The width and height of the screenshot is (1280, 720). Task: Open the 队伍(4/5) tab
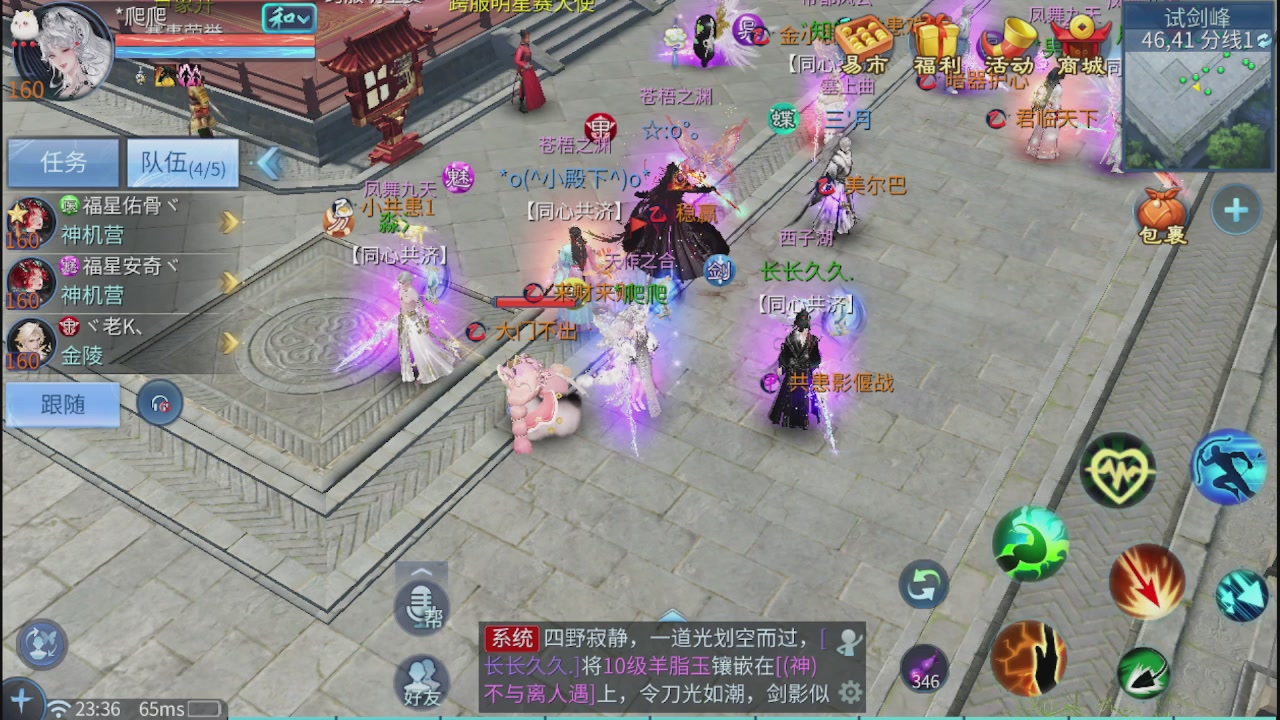(183, 163)
